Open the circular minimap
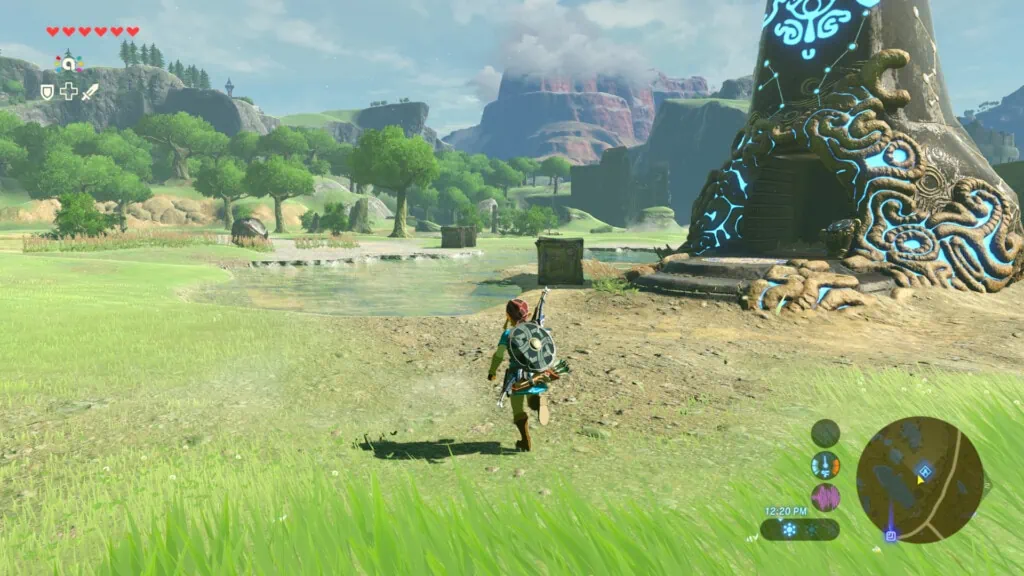 pyautogui.click(x=919, y=479)
